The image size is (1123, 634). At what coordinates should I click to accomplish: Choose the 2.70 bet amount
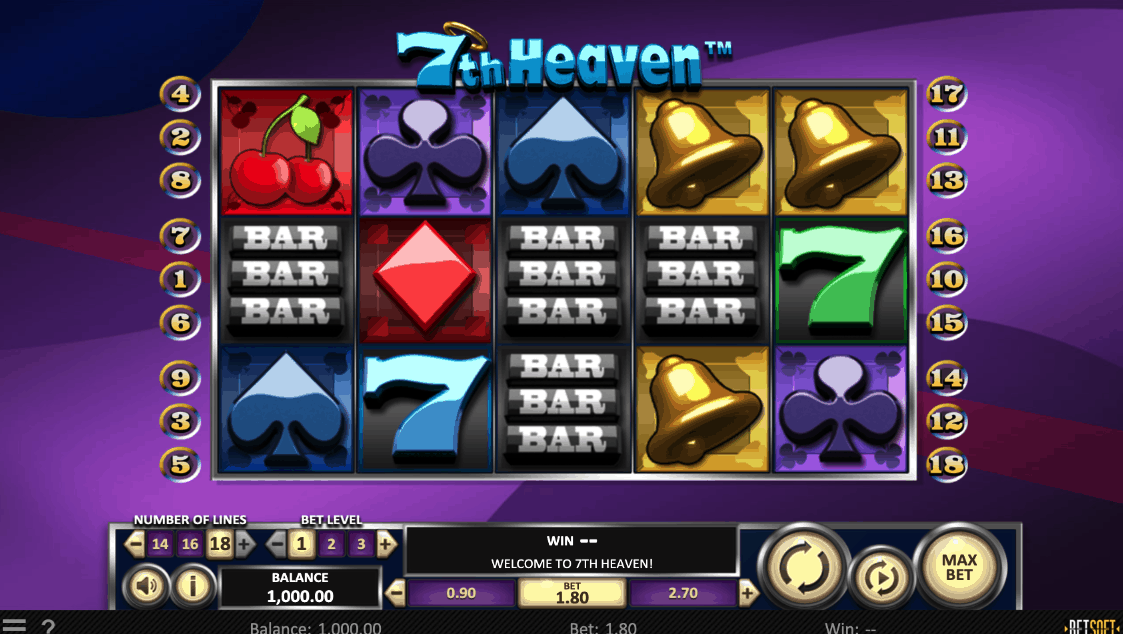tap(683, 593)
